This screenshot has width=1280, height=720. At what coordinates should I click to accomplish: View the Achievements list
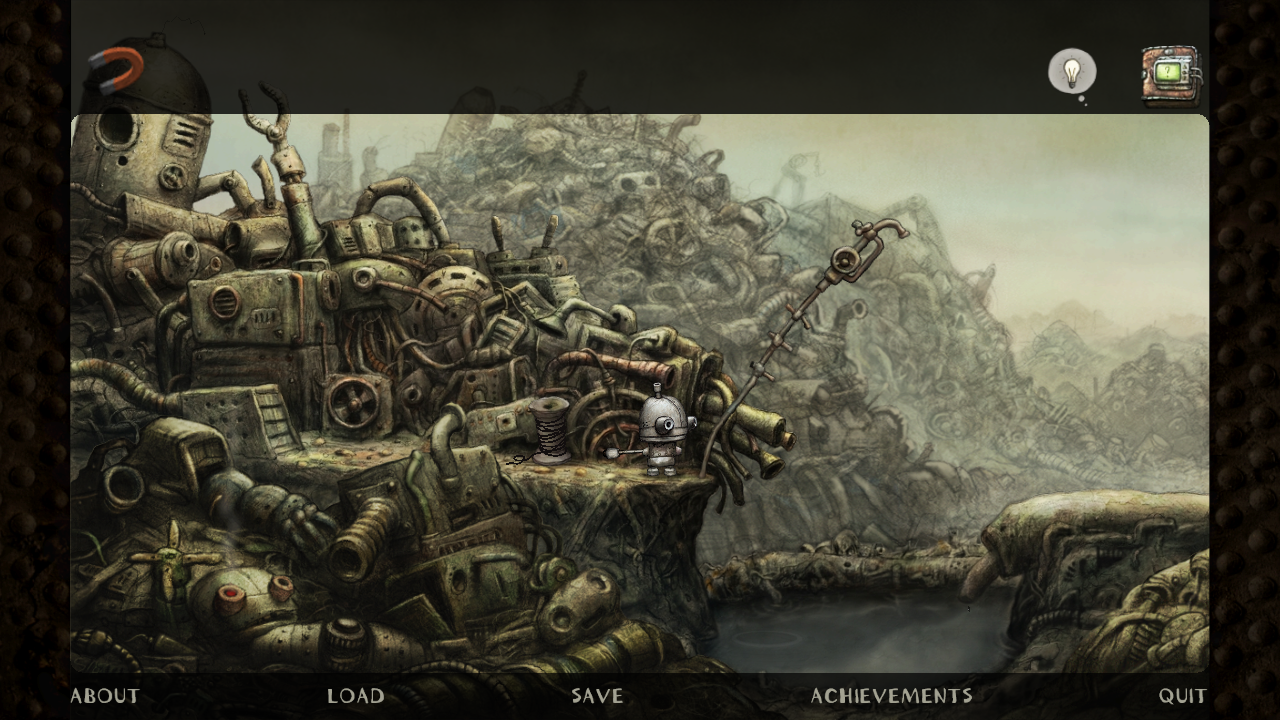tap(891, 696)
